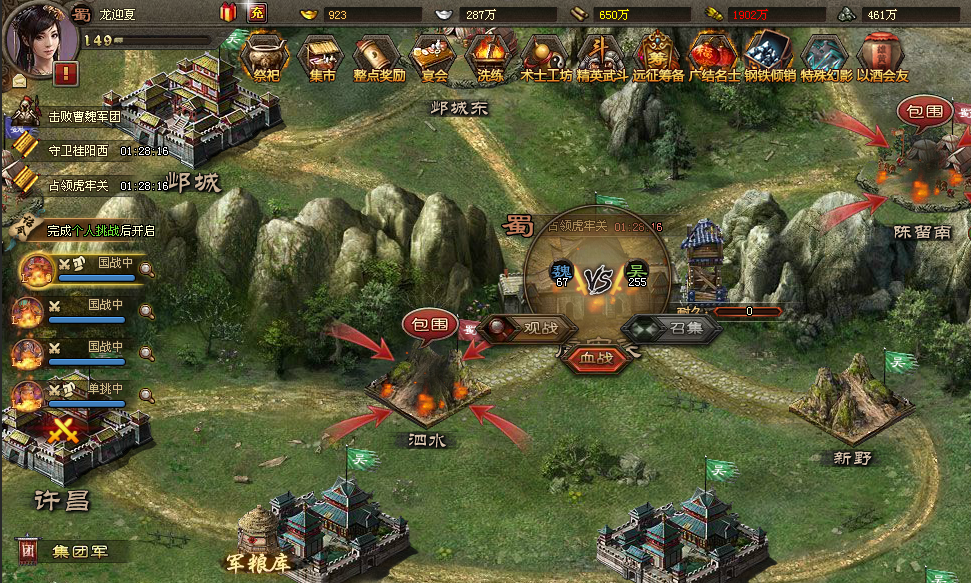Open the 特殊幻影 special phantom event

tap(826, 55)
